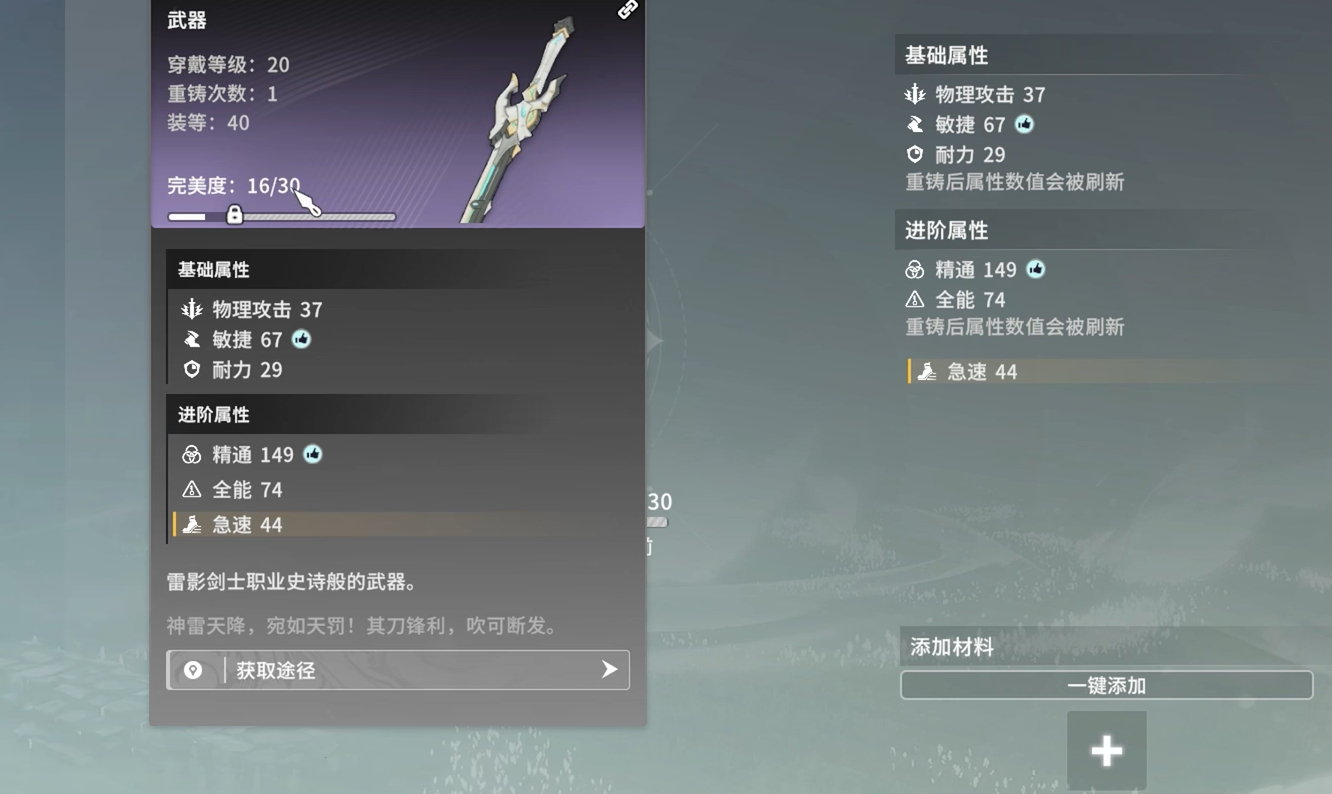Select the 敏捷 agility attribute icon
The width and height of the screenshot is (1332, 794).
click(191, 339)
